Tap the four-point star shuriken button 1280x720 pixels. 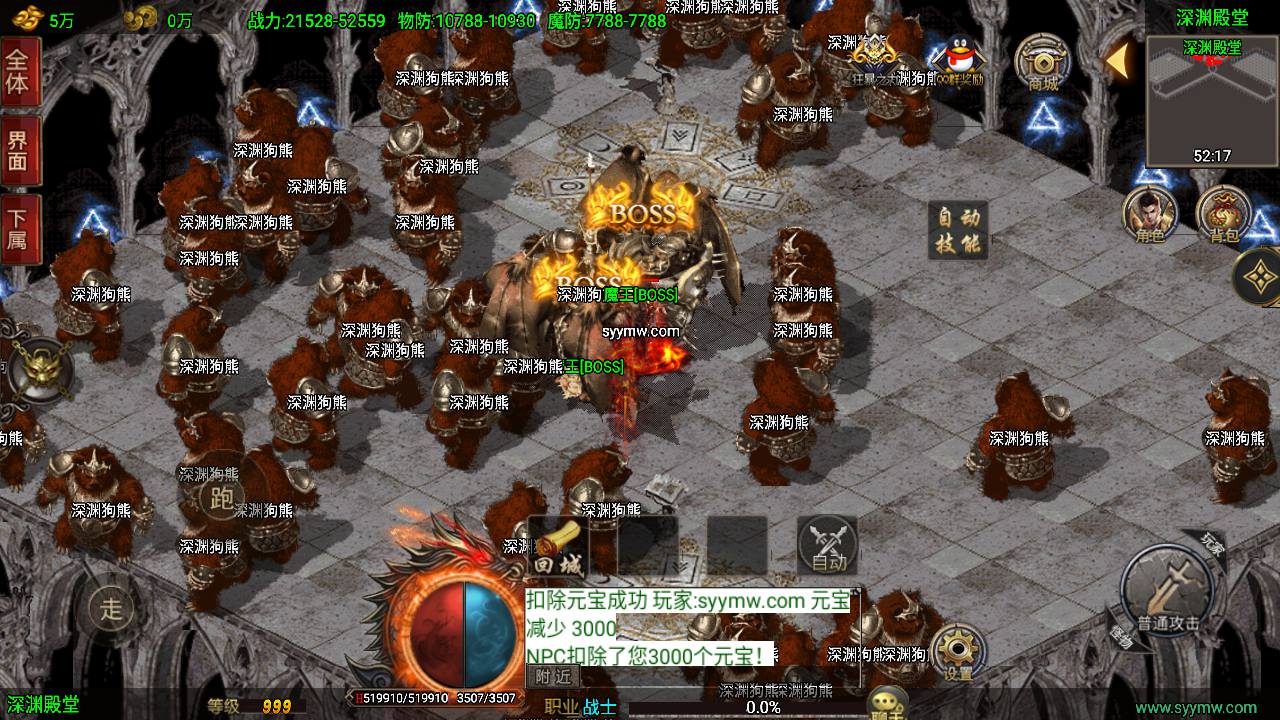[x=1258, y=277]
